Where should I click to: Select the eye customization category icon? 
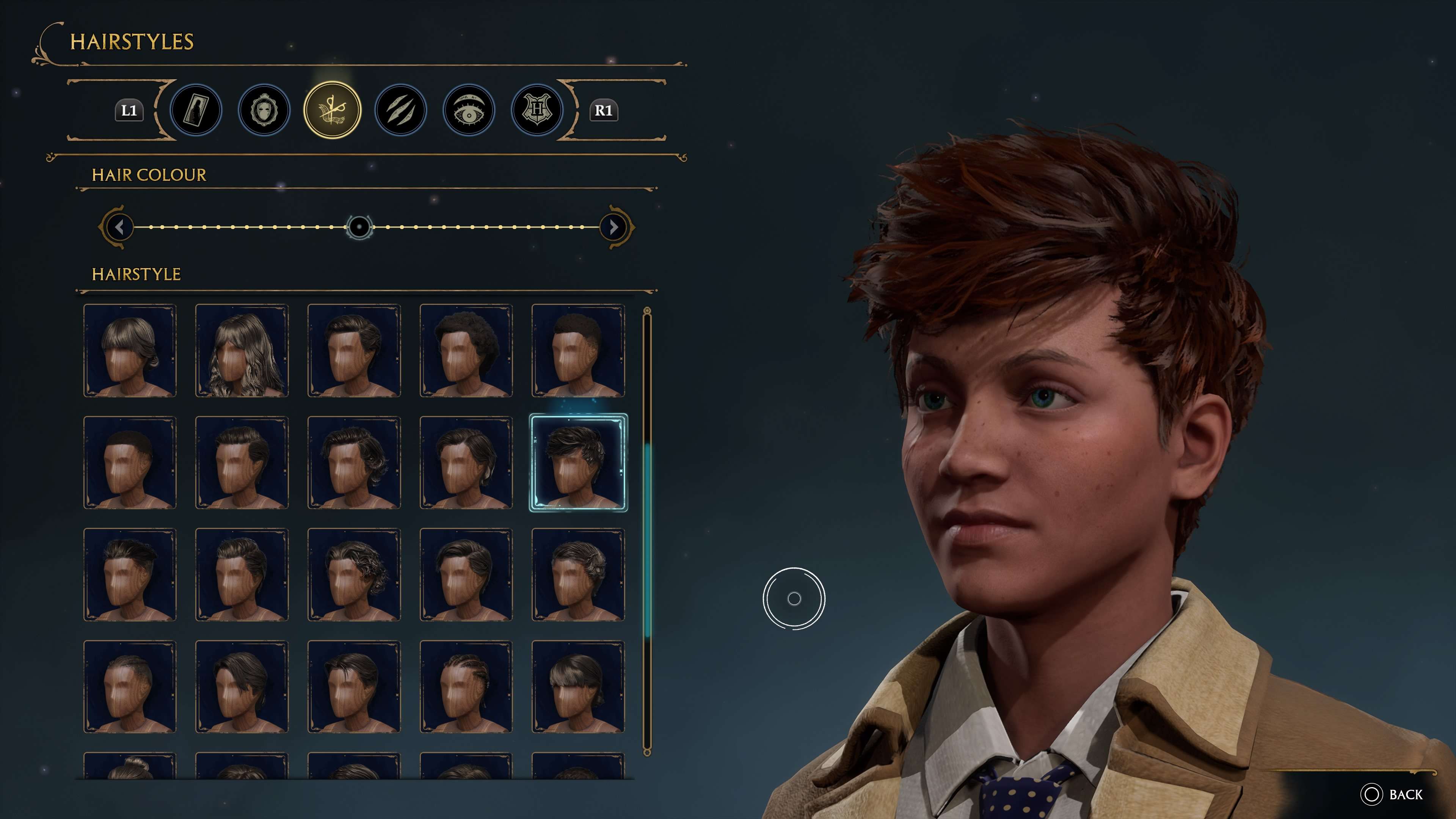[470, 110]
